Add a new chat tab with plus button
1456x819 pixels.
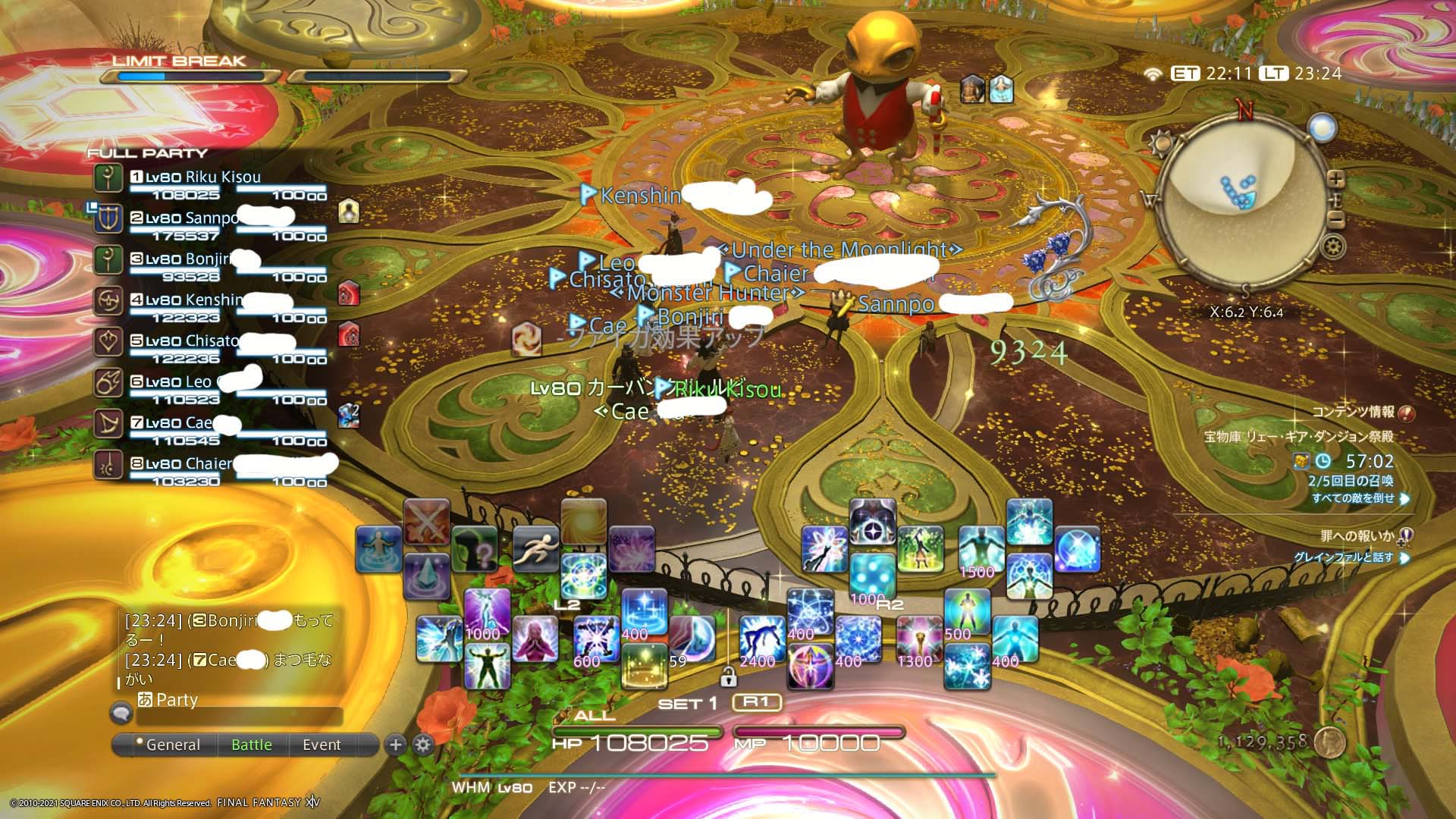pyautogui.click(x=395, y=745)
